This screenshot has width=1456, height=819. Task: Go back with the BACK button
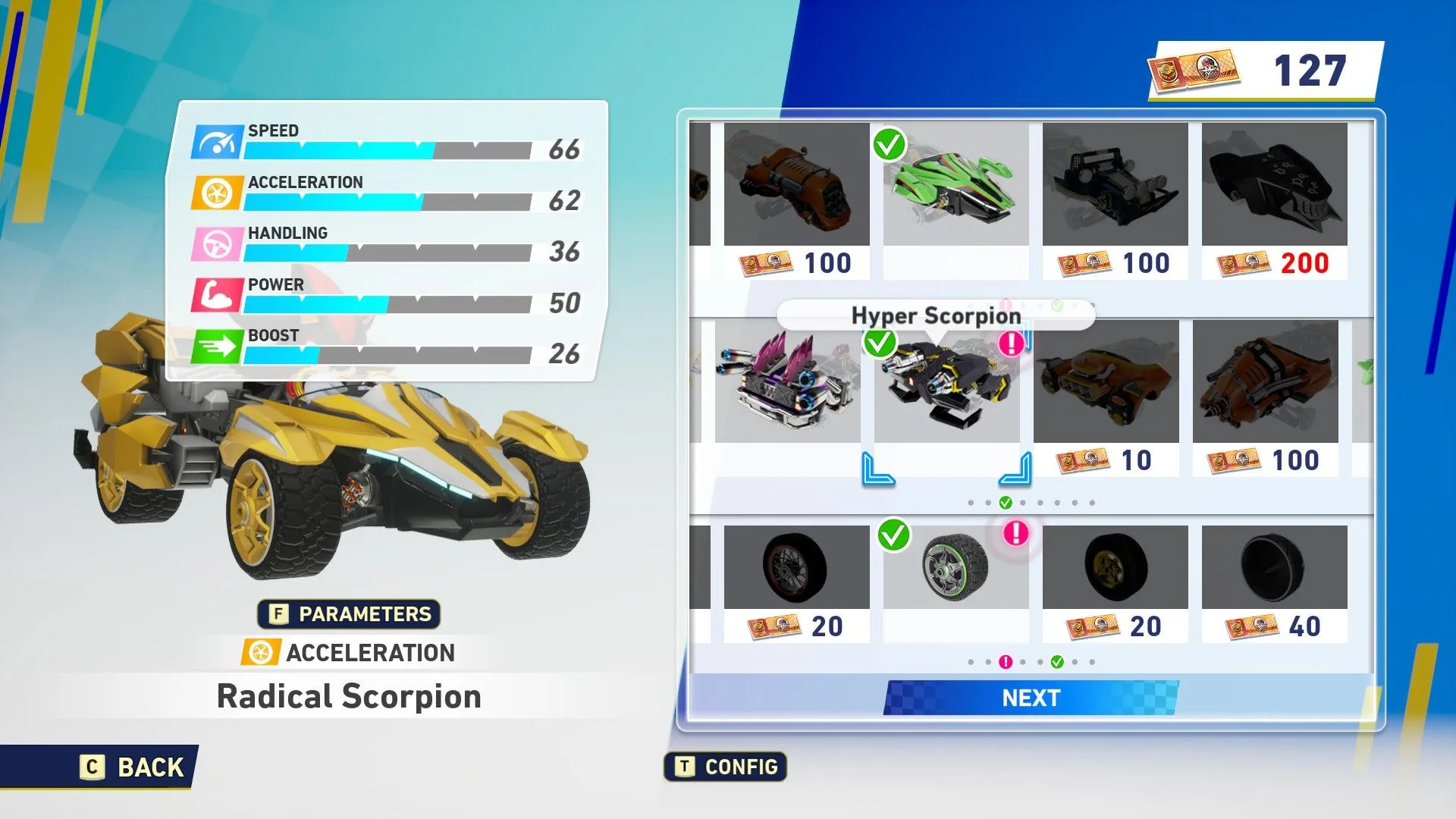point(133,767)
